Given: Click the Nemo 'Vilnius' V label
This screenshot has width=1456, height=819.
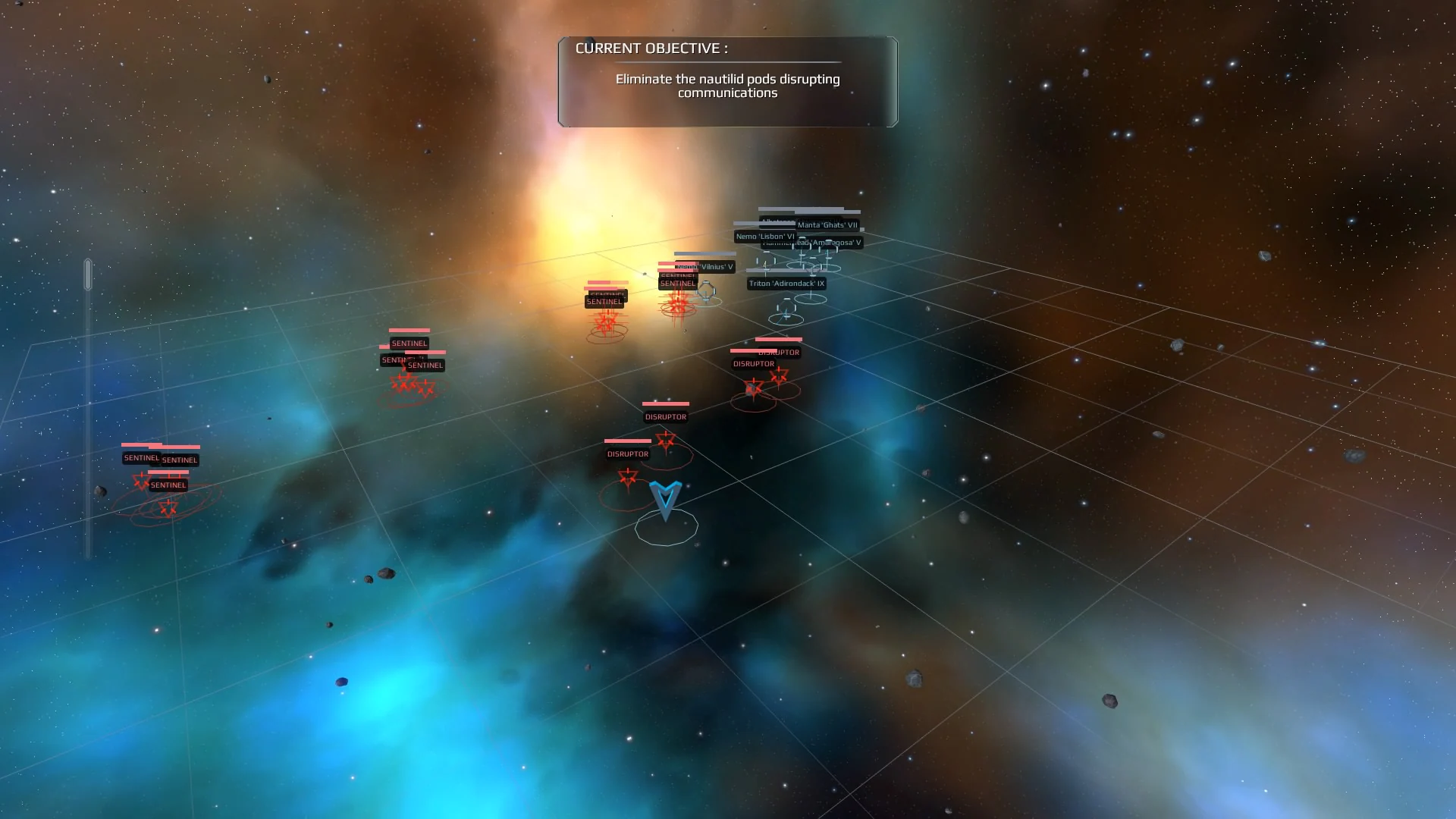Looking at the screenshot, I should (706, 267).
